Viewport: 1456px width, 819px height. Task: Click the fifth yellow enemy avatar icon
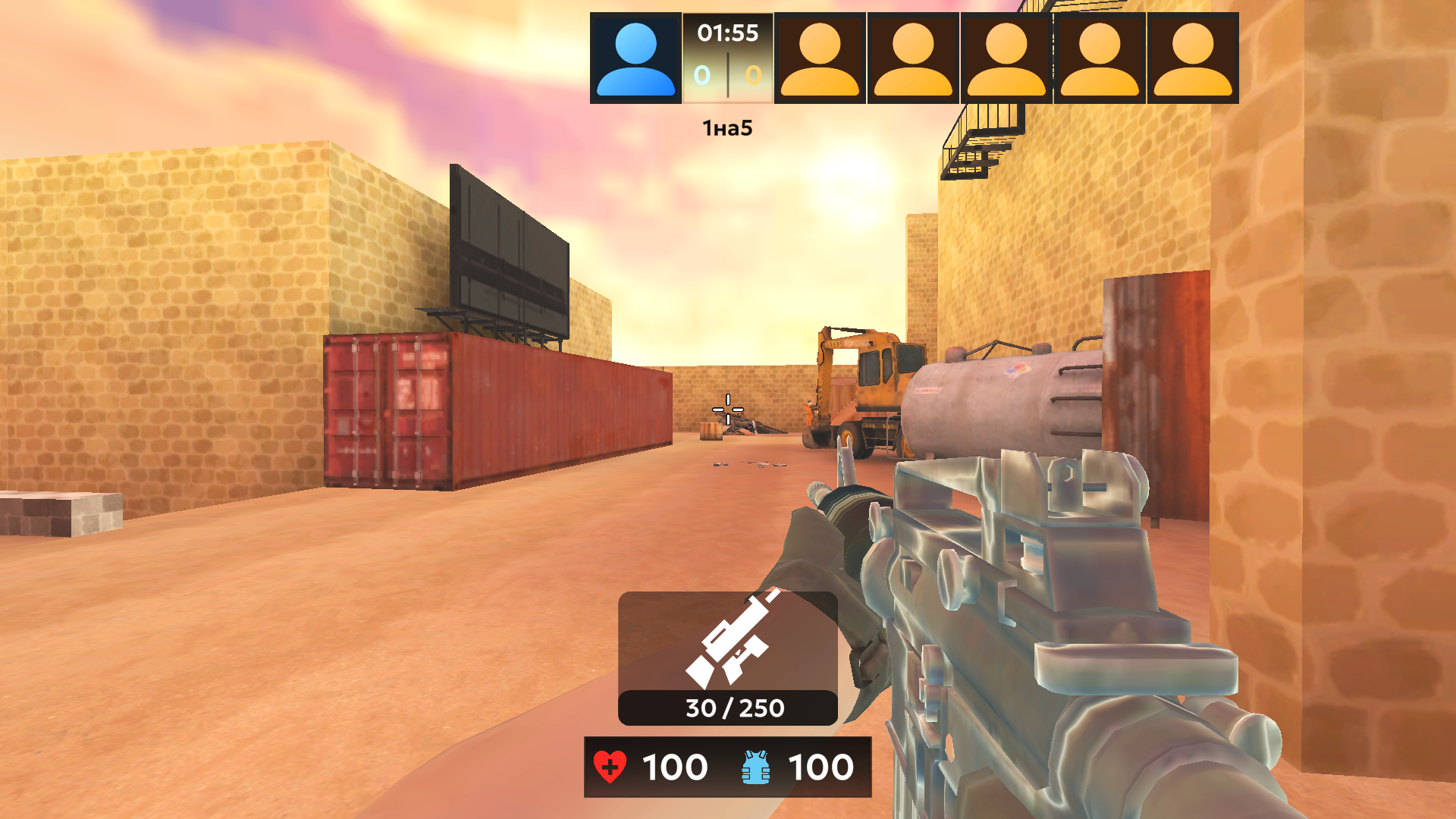pos(1191,55)
